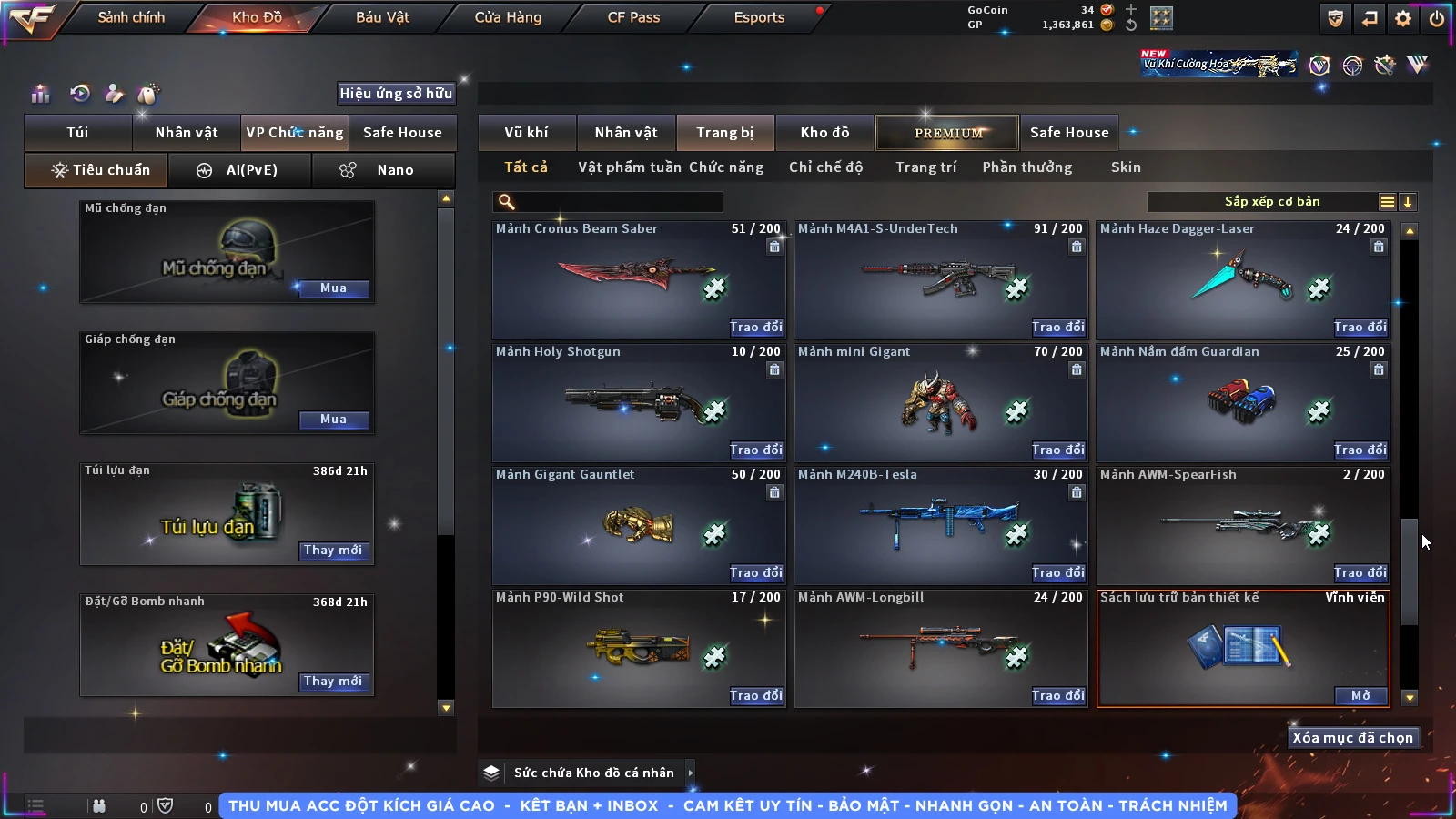Screen dimensions: 1456x819
Task: Open the Sắp xếp cơ bản sort dropdown
Action: coord(1271,202)
